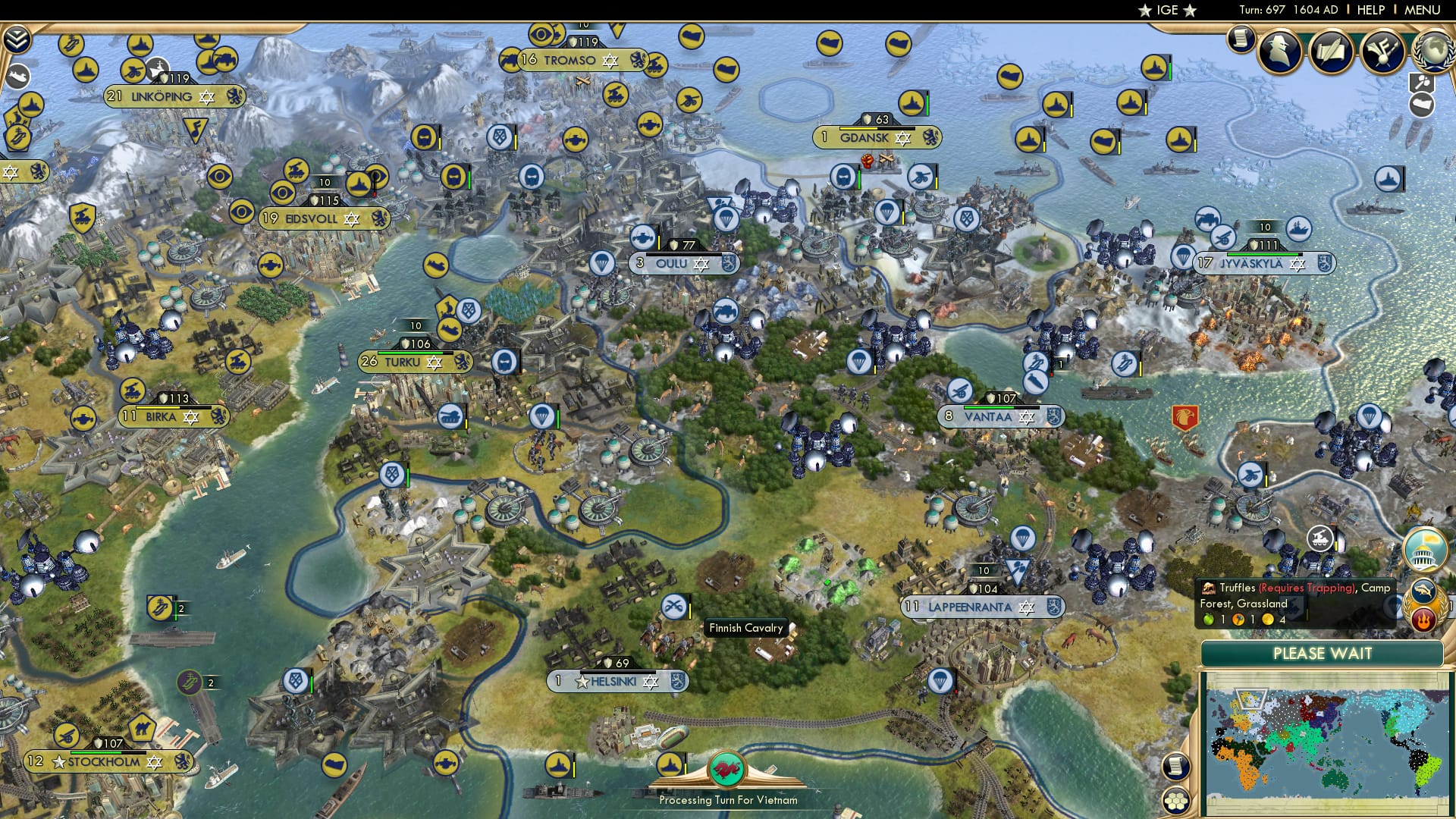Open HELP from the top bar
Image resolution: width=1456 pixels, height=819 pixels.
pos(1369,9)
